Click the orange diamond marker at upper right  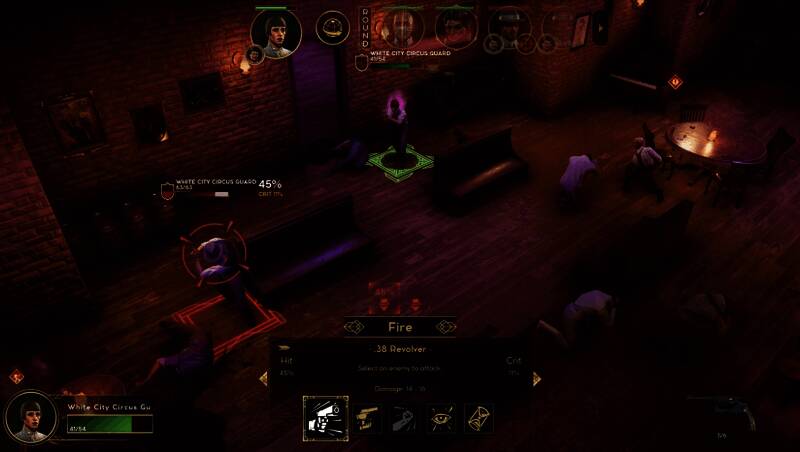(x=675, y=81)
